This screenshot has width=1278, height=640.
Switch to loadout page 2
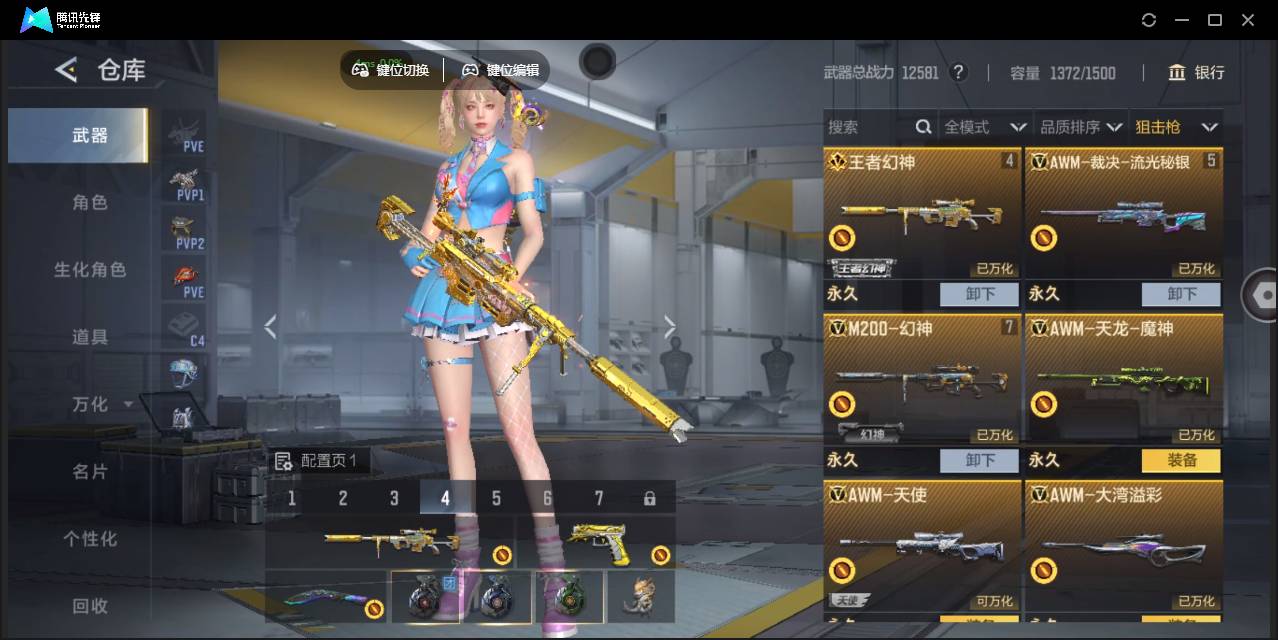pos(343,498)
